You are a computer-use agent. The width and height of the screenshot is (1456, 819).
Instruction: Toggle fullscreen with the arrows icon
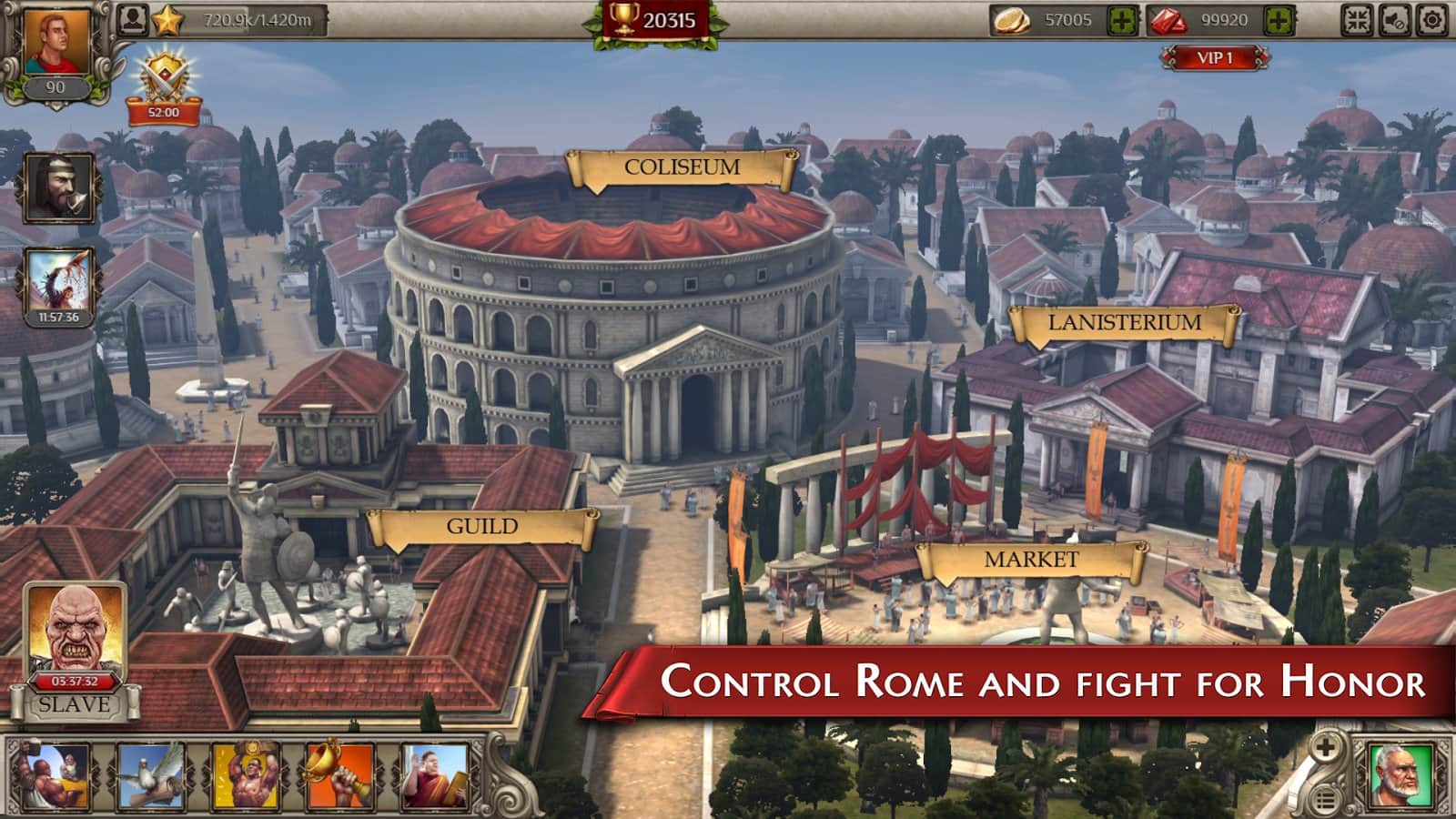click(x=1357, y=20)
